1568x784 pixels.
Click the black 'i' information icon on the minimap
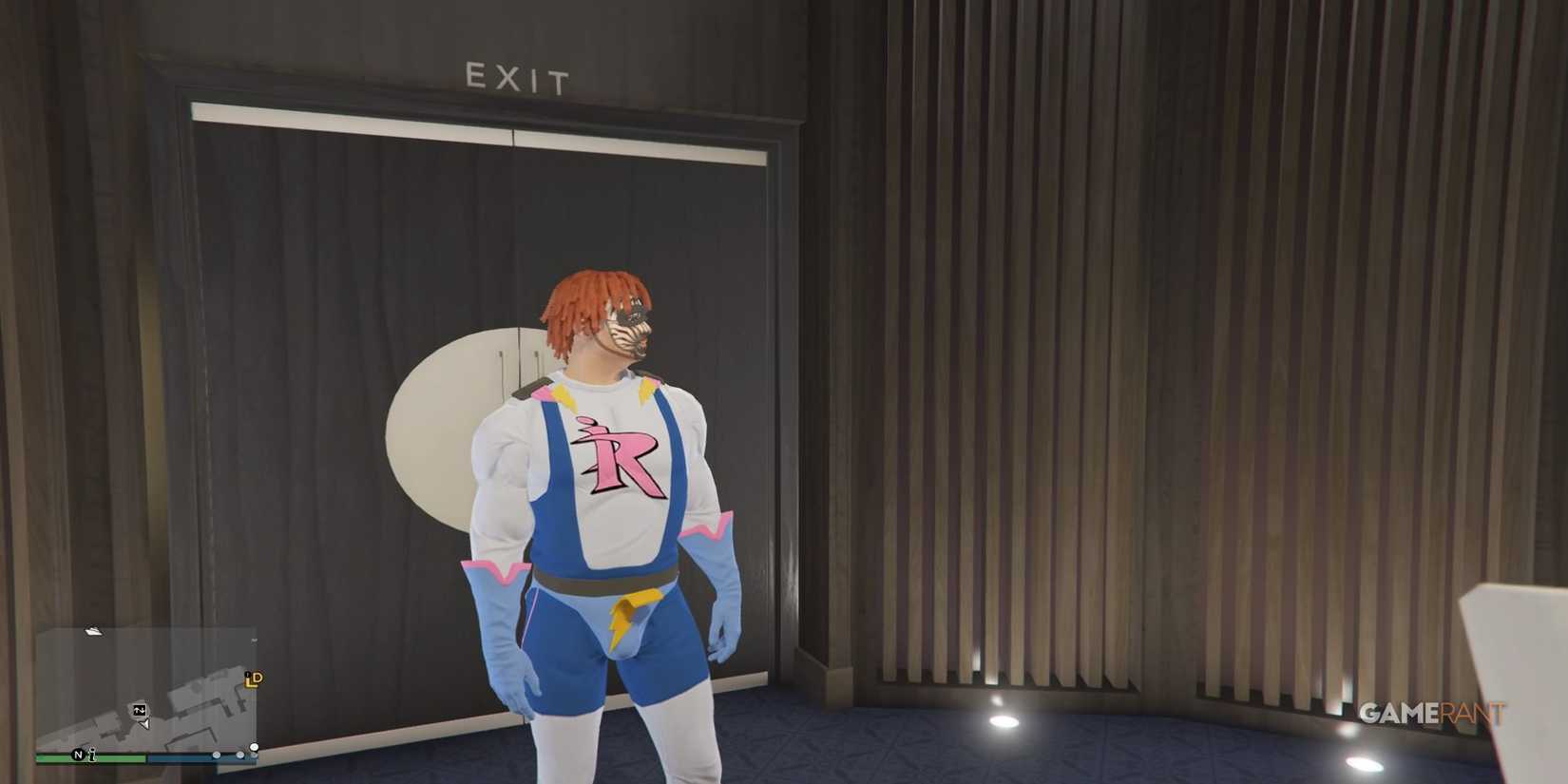coord(92,755)
